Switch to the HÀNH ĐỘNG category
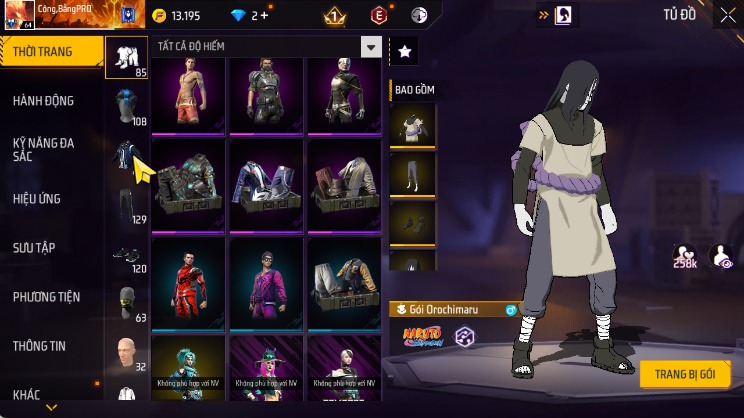This screenshot has height=418, width=744. [x=44, y=101]
